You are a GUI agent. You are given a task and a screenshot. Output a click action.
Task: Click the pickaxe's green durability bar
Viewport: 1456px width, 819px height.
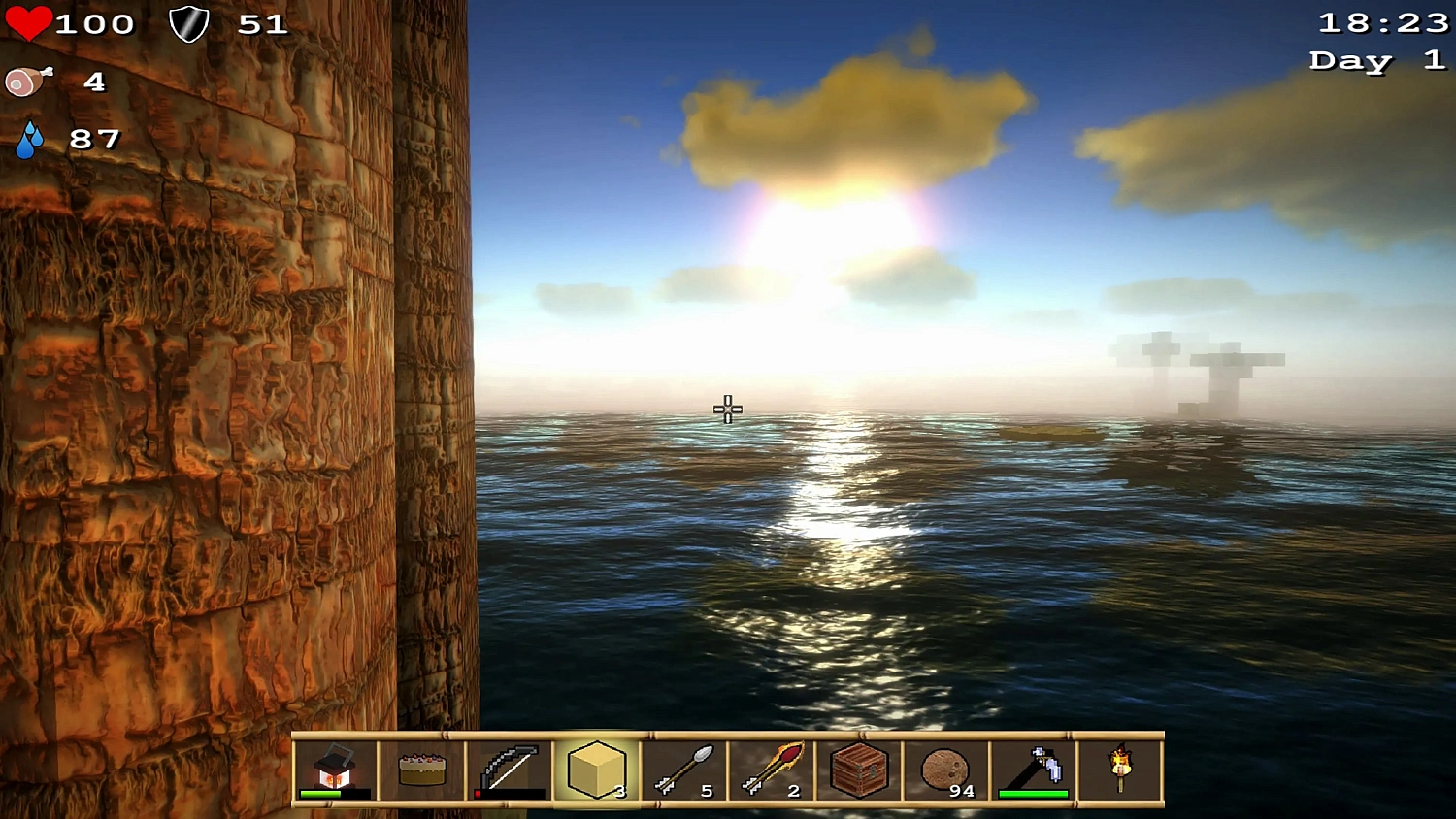[x=1031, y=793]
